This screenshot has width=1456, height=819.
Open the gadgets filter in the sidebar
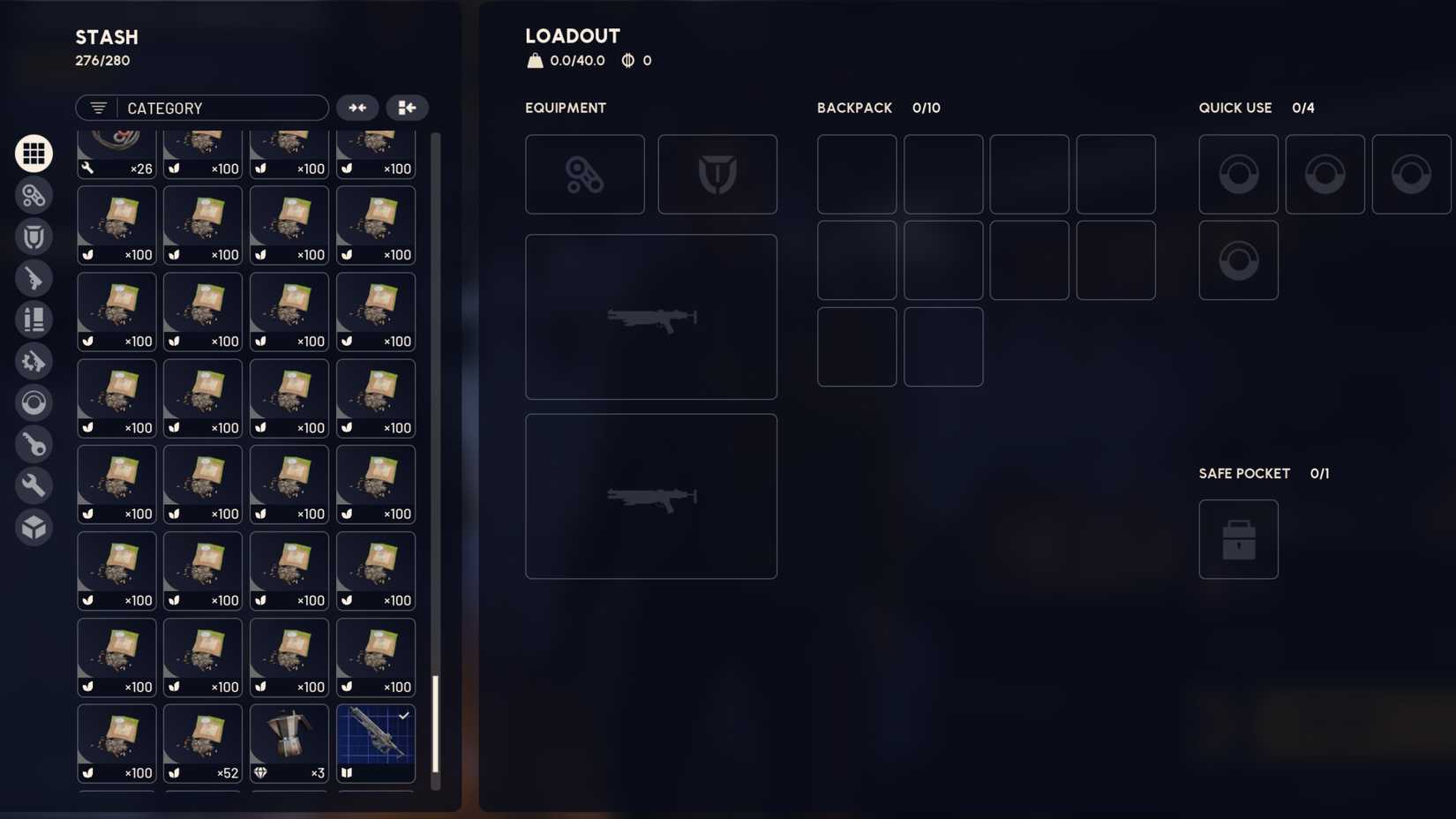34,195
